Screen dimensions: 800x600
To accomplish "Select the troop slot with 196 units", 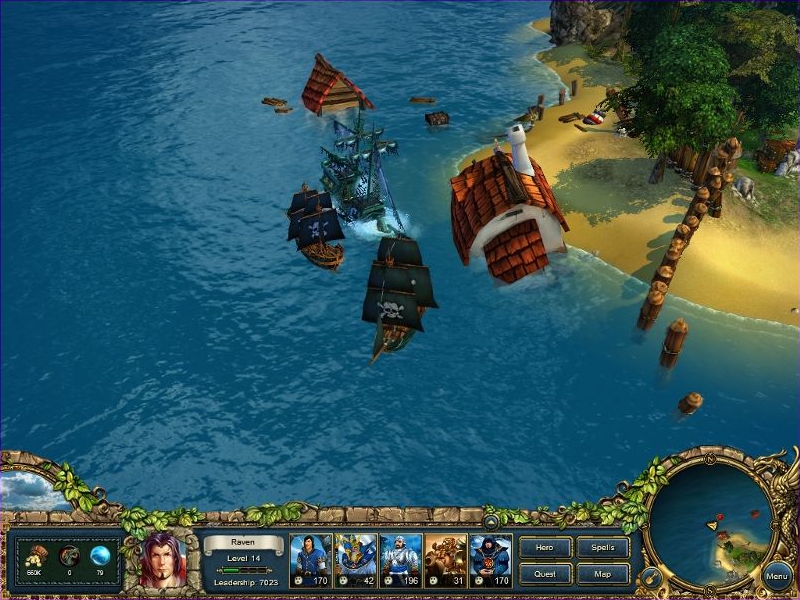I will tap(400, 560).
